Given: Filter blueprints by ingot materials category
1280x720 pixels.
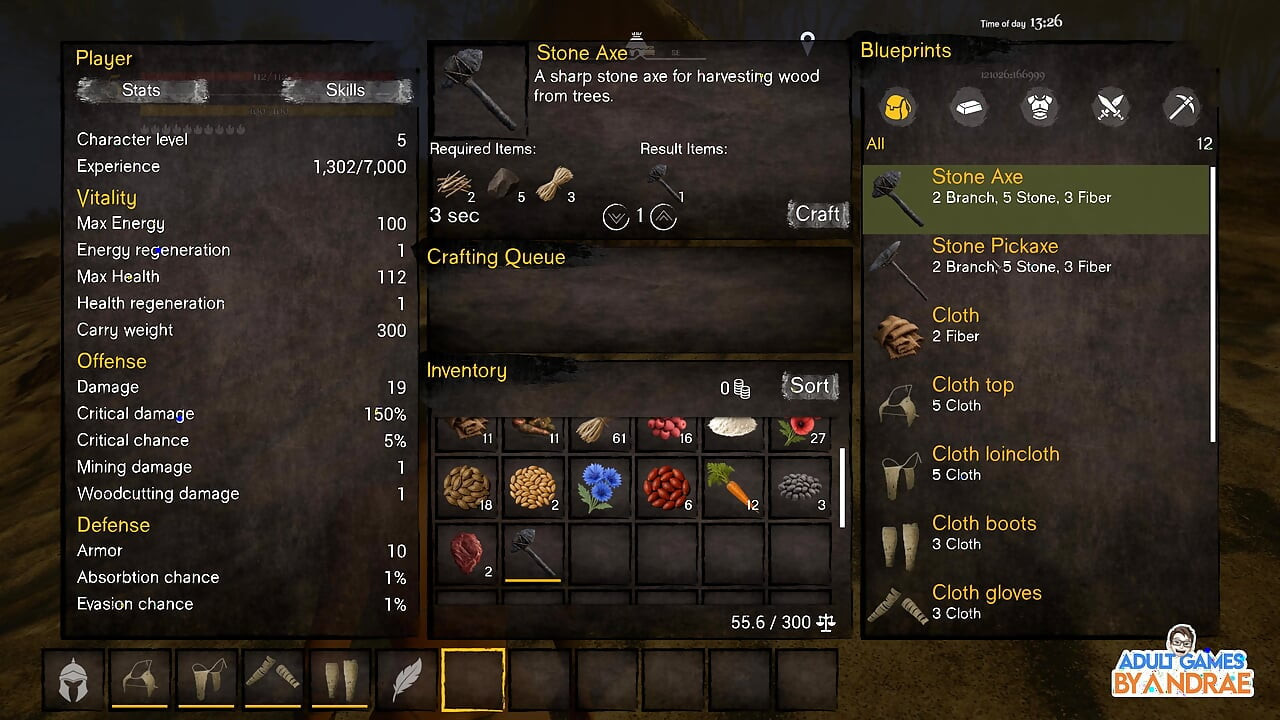Looking at the screenshot, I should 968,107.
